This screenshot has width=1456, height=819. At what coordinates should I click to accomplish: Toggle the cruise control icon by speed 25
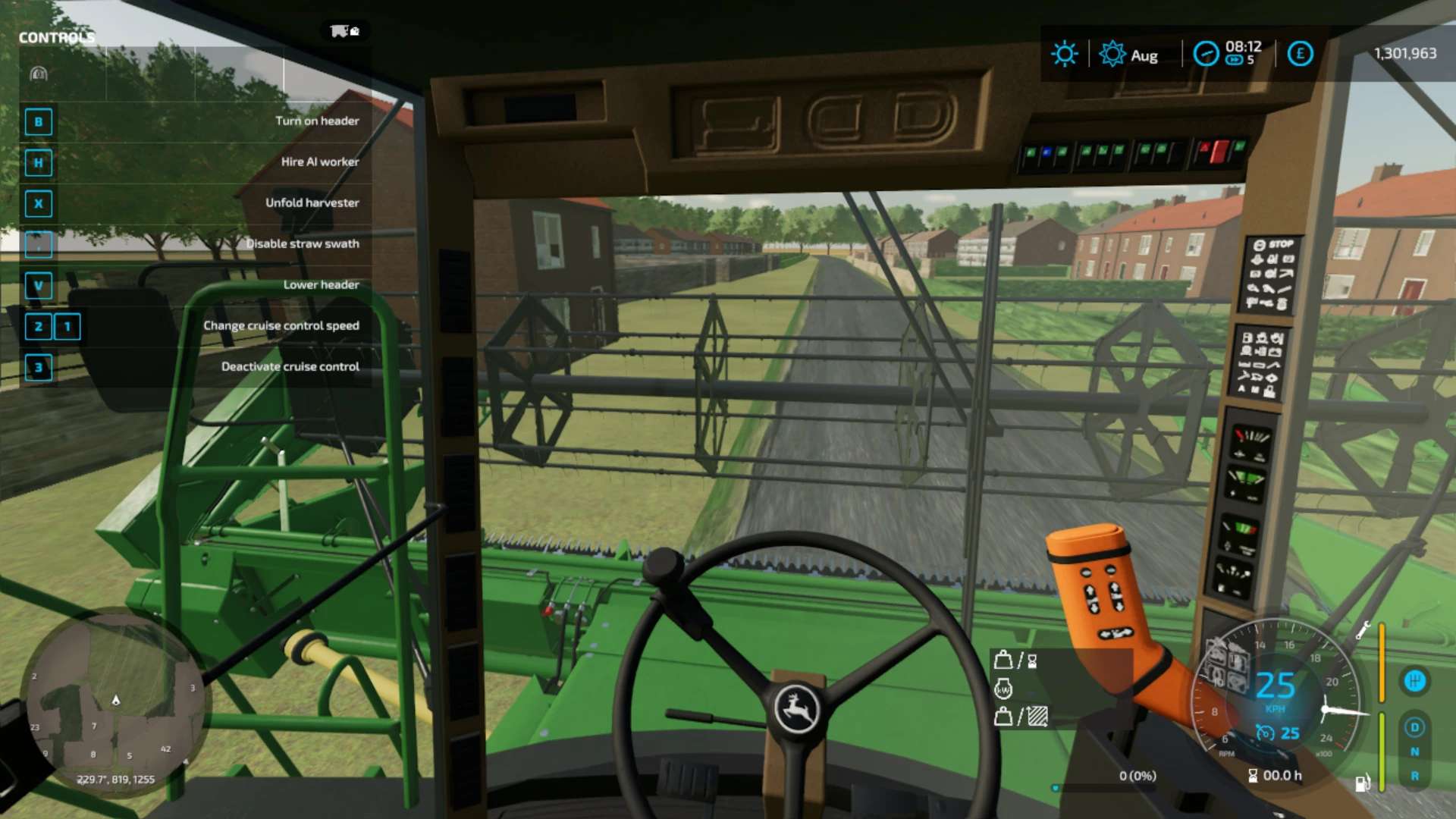click(x=1265, y=733)
